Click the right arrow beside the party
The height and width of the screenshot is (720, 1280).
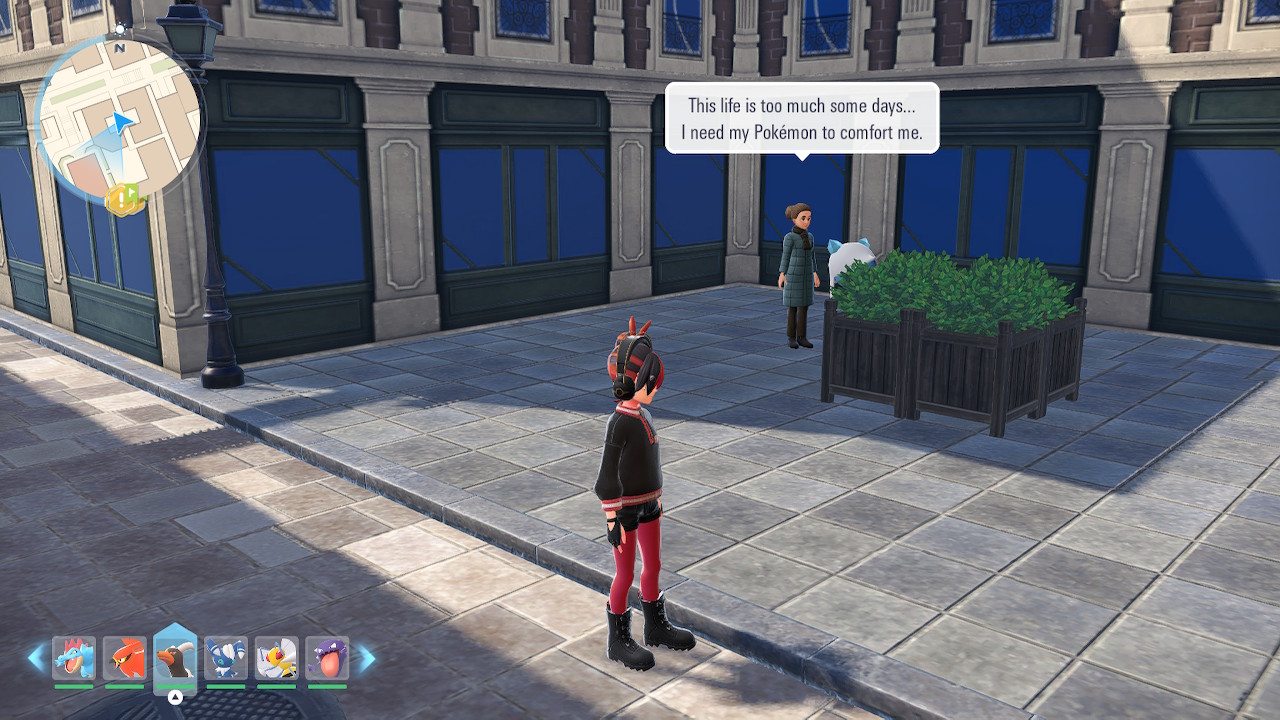click(366, 657)
